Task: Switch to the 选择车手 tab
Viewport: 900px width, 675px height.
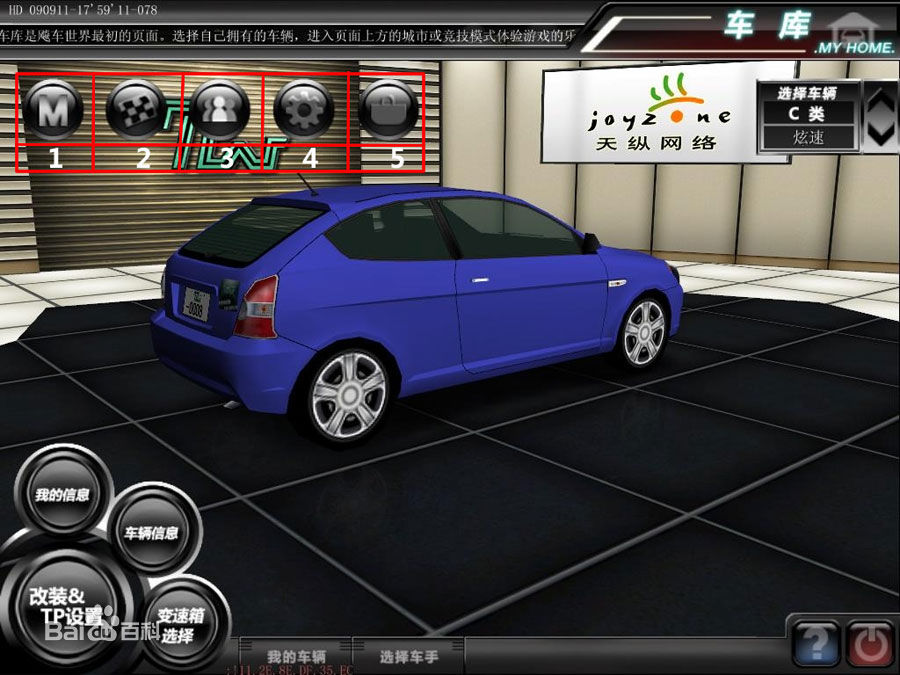Action: (409, 656)
